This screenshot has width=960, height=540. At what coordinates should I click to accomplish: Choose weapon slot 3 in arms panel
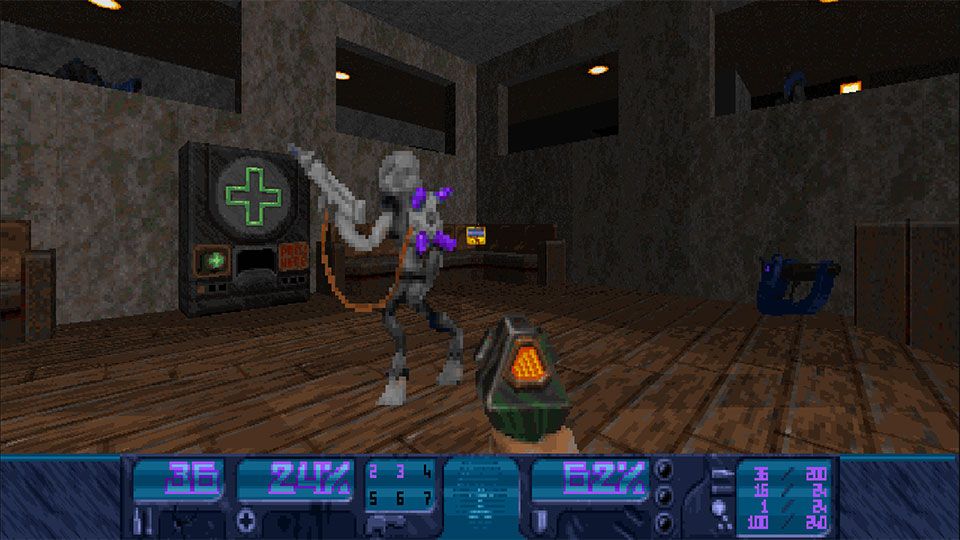(x=400, y=471)
